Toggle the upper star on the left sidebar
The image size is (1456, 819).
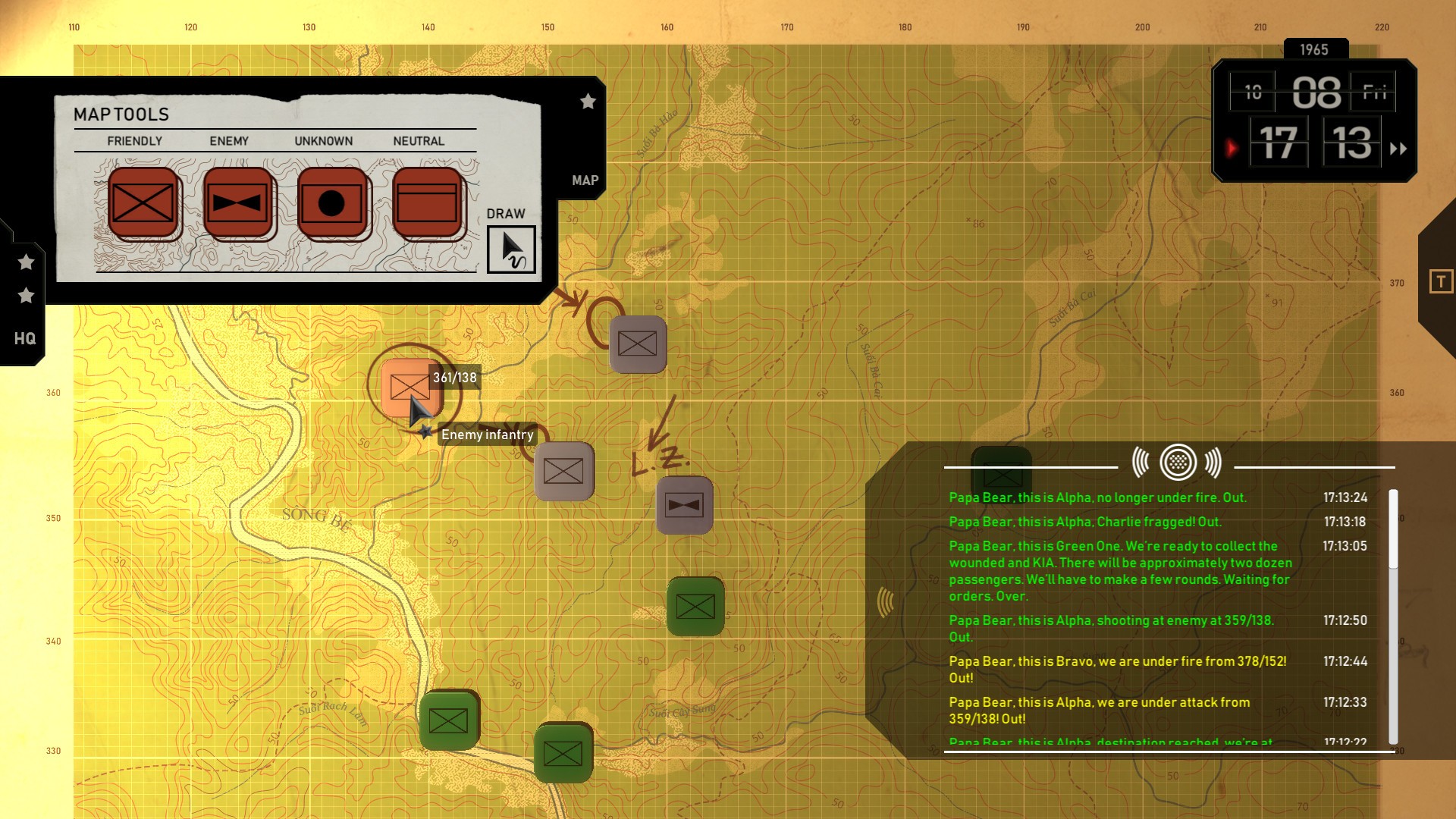click(27, 262)
